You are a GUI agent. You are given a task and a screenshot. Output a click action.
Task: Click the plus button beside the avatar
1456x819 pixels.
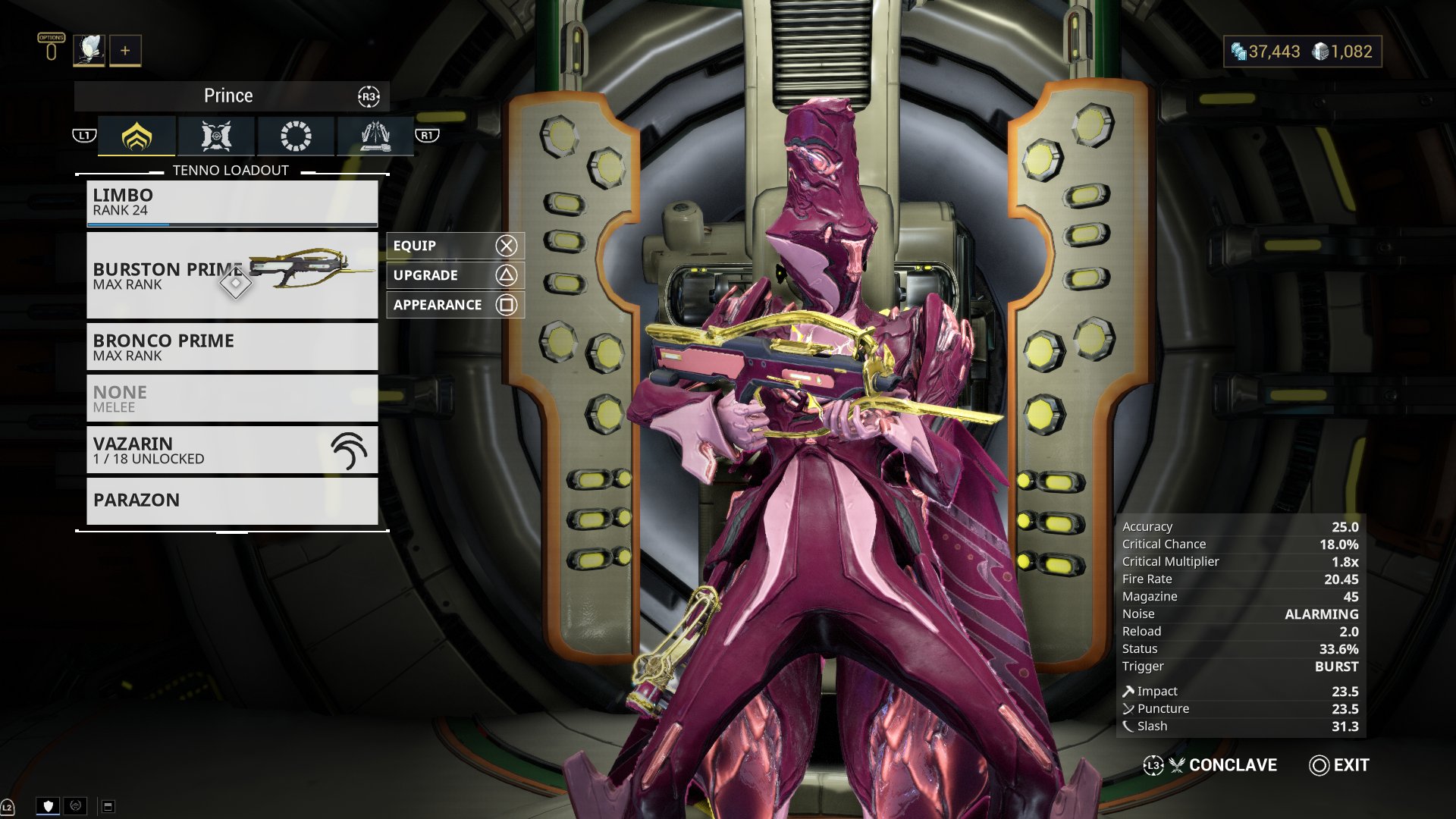[x=125, y=51]
